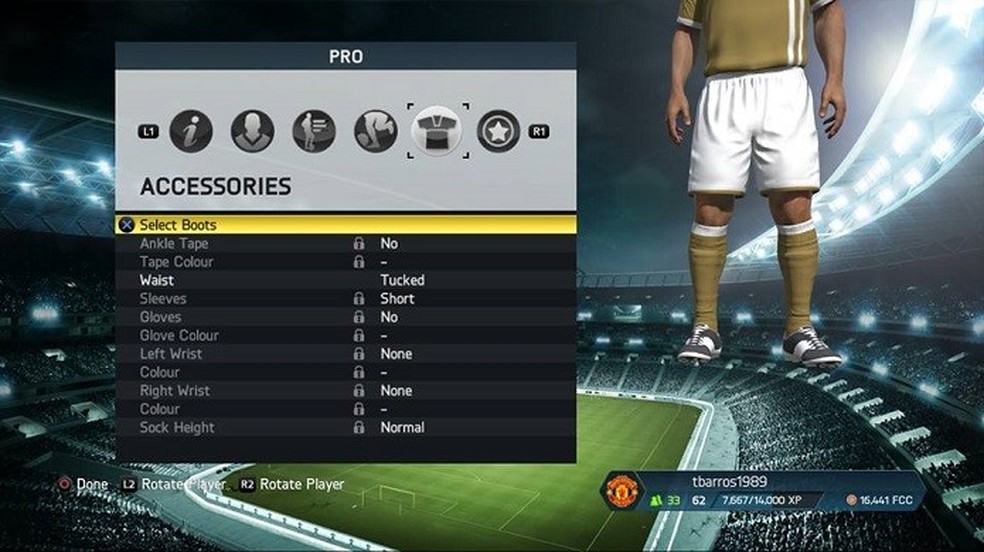Viewport: 984px width, 552px height.
Task: Switch to the star badge tab
Action: 498,131
